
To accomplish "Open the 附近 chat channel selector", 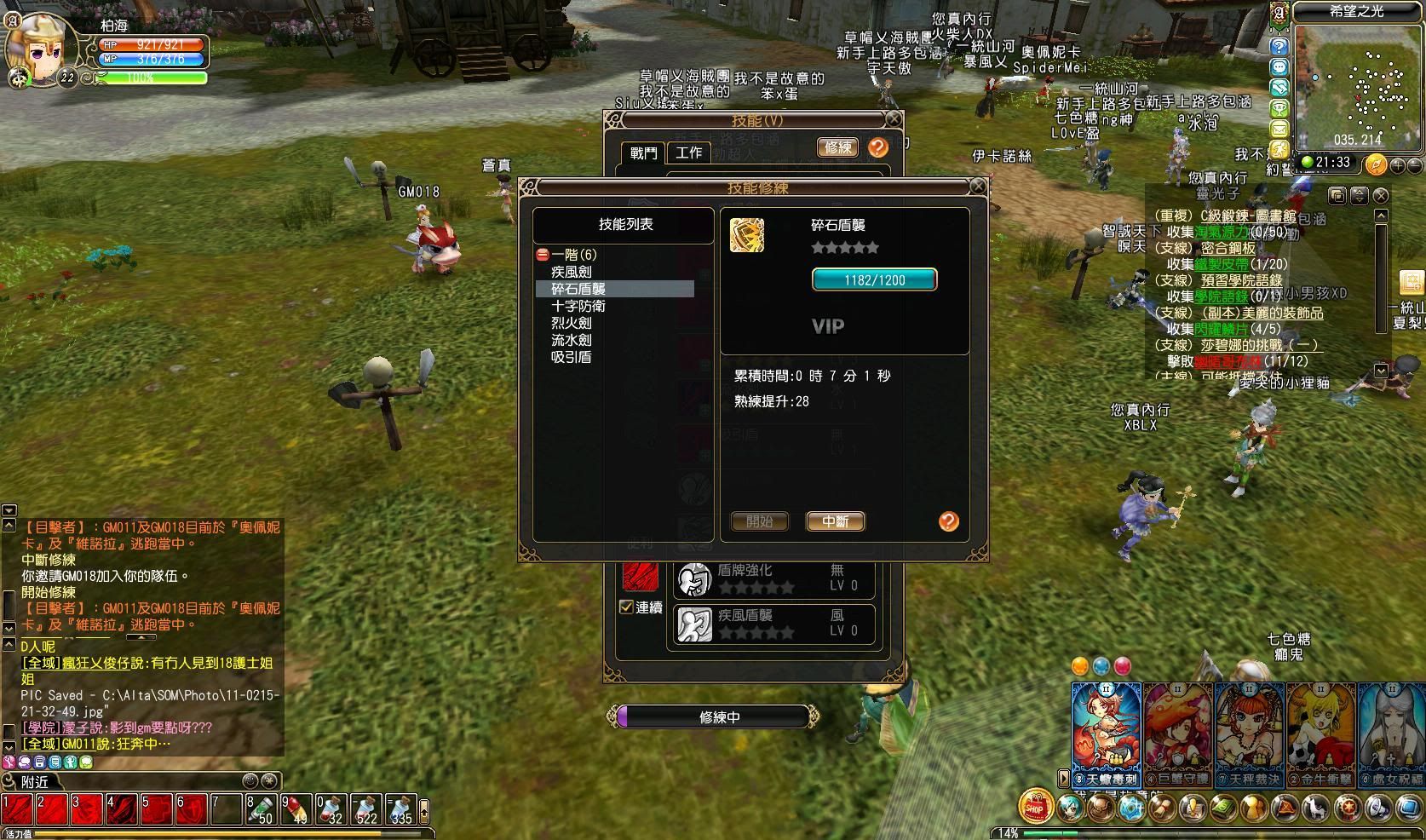I will 36,781.
